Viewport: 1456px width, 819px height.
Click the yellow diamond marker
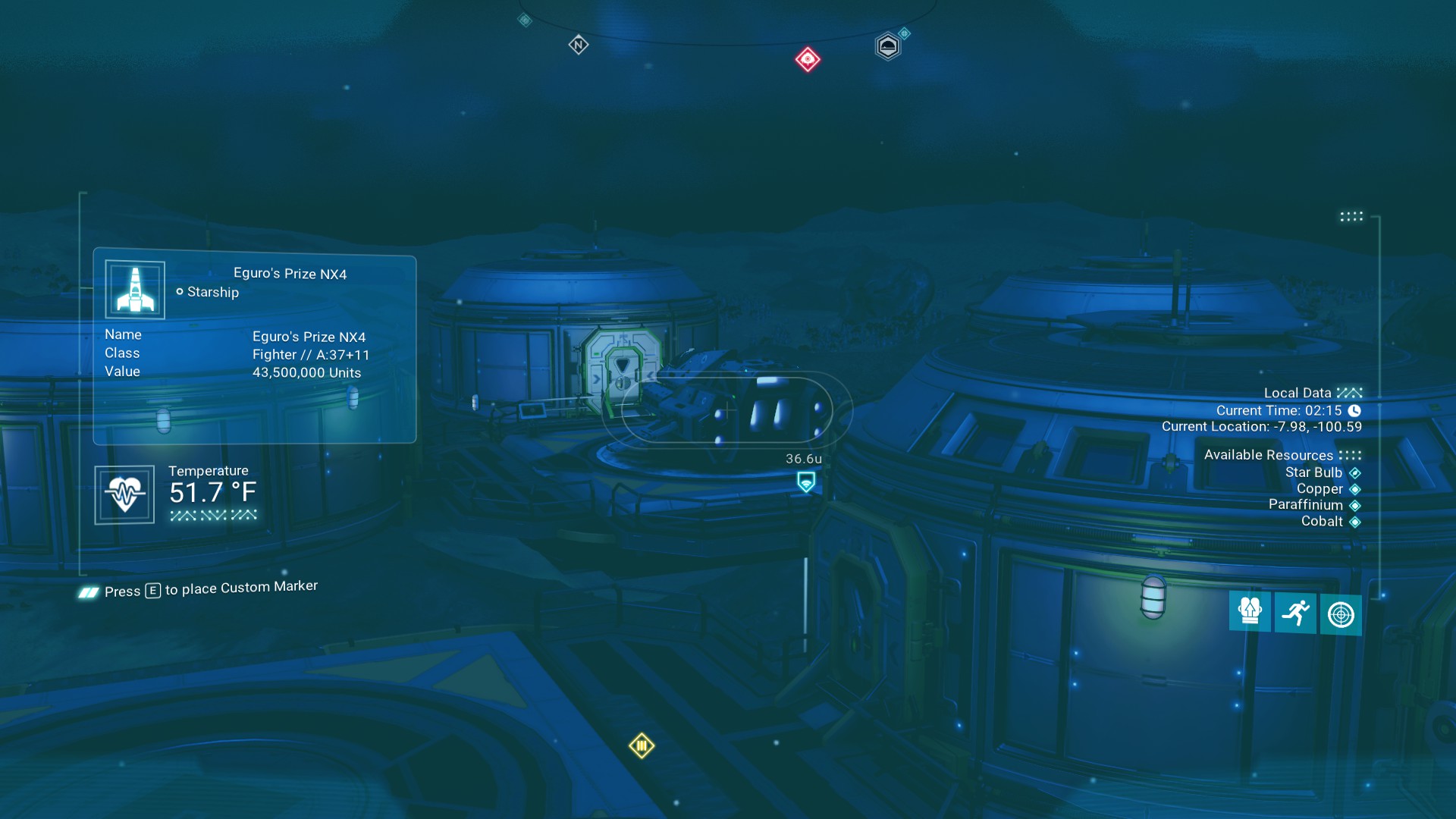pyautogui.click(x=642, y=746)
